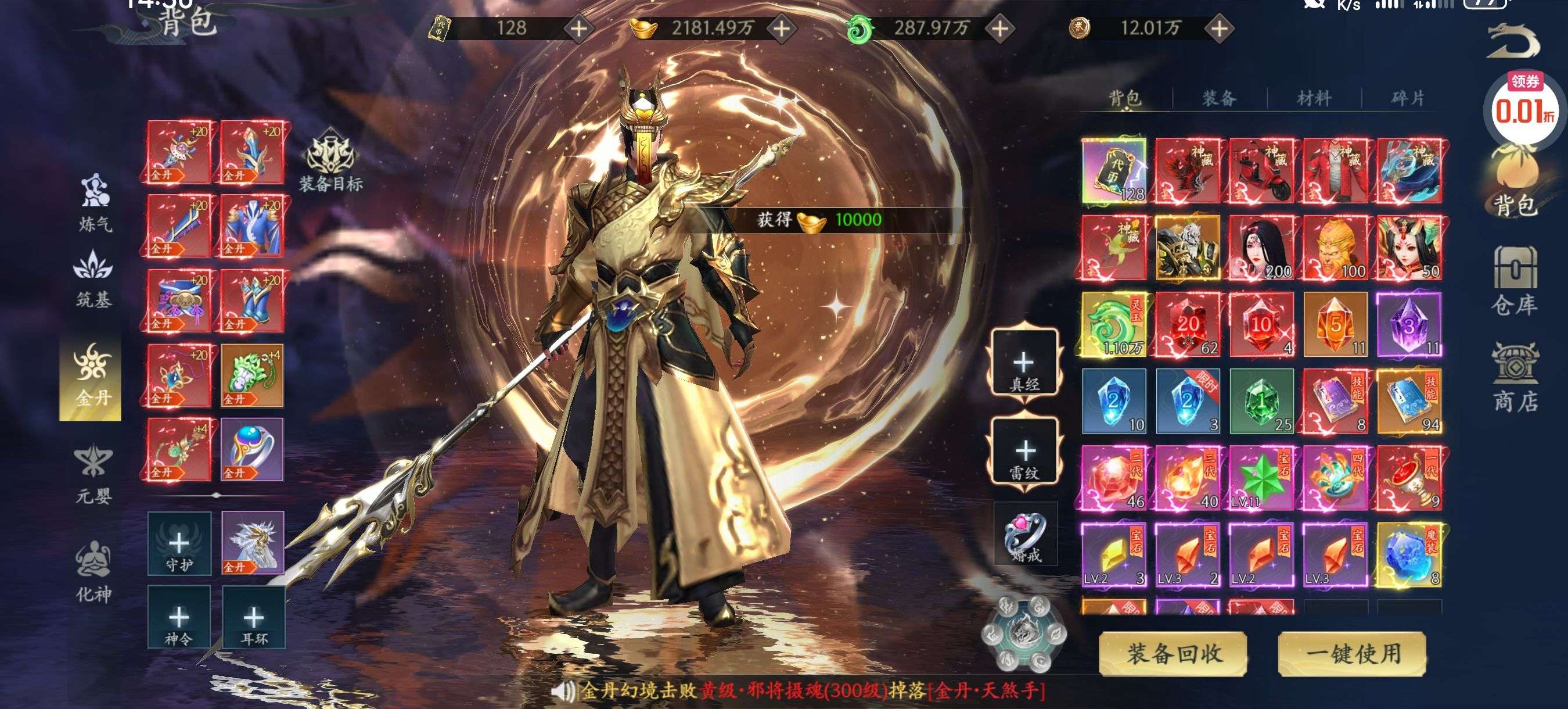
Task: Go to the 商店 shop
Action: coord(1515,378)
